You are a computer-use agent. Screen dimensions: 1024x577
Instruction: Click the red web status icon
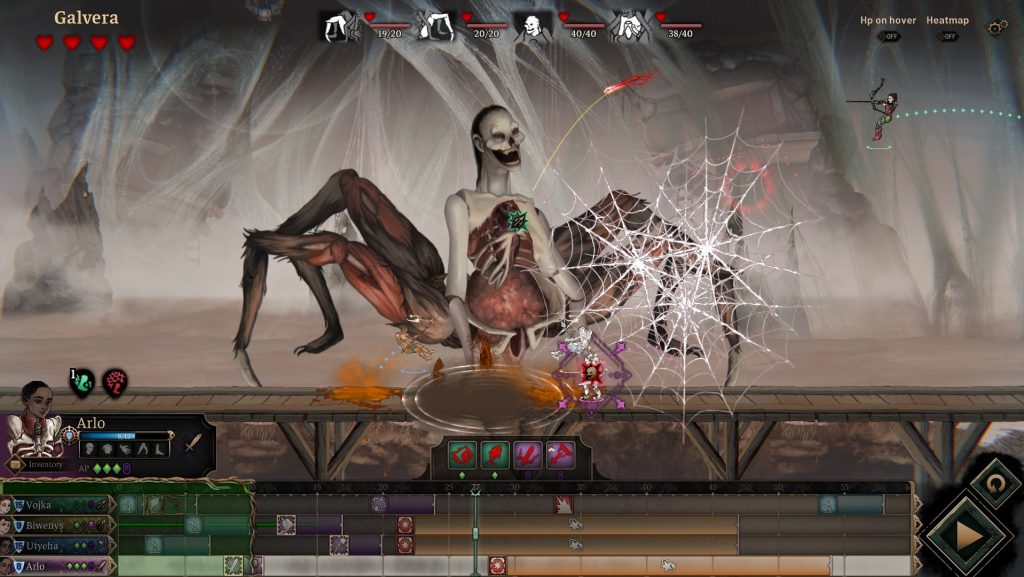(x=115, y=382)
